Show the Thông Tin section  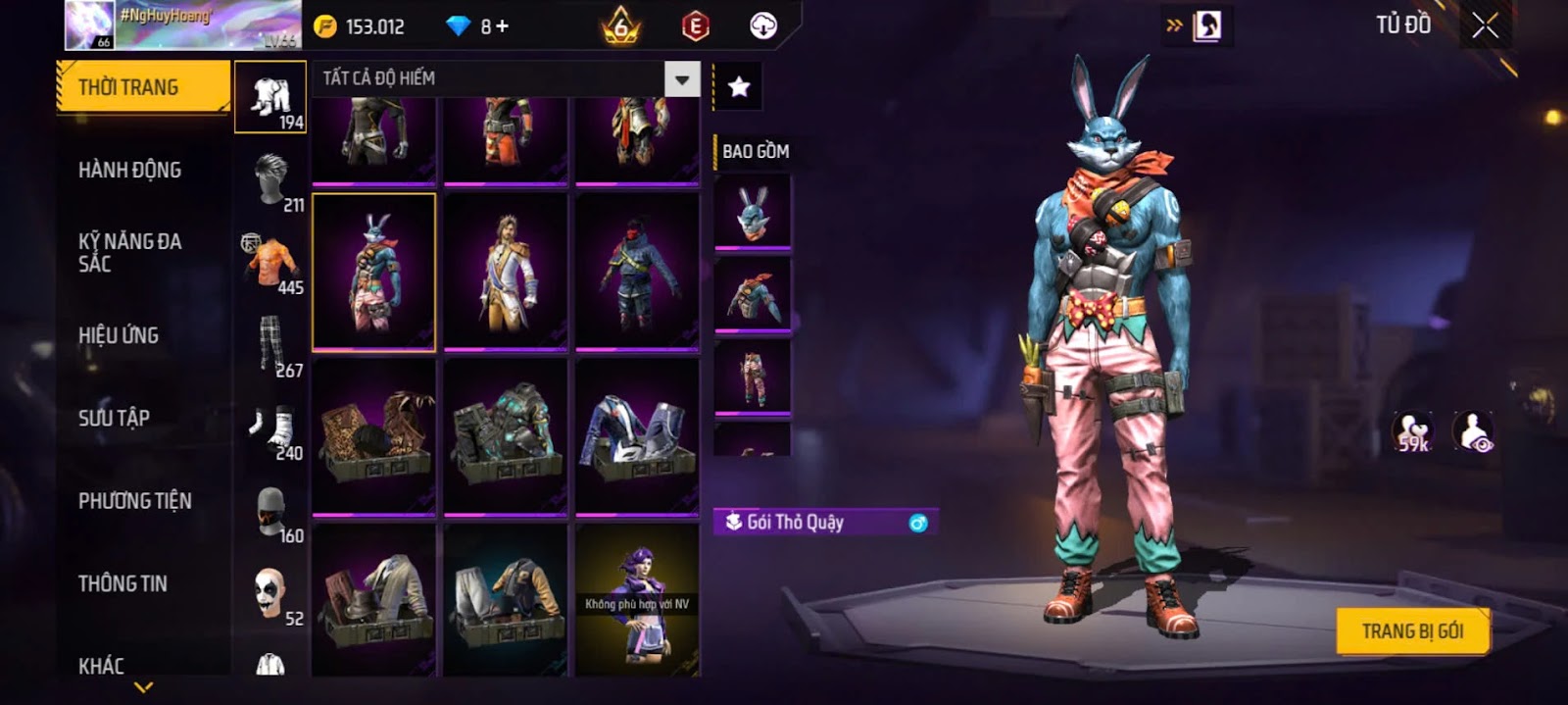pos(122,583)
